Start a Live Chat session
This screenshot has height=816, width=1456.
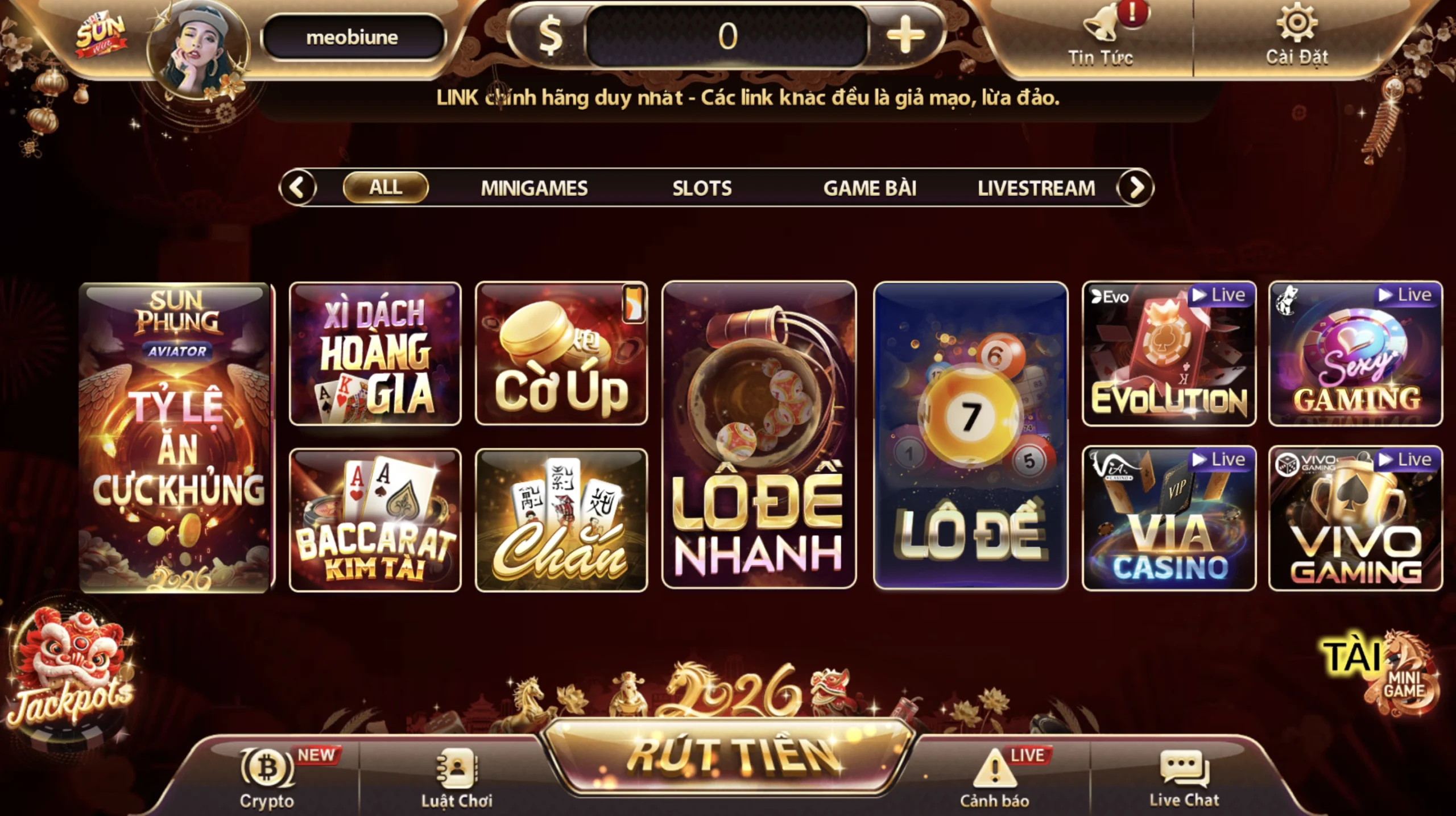tap(1184, 777)
